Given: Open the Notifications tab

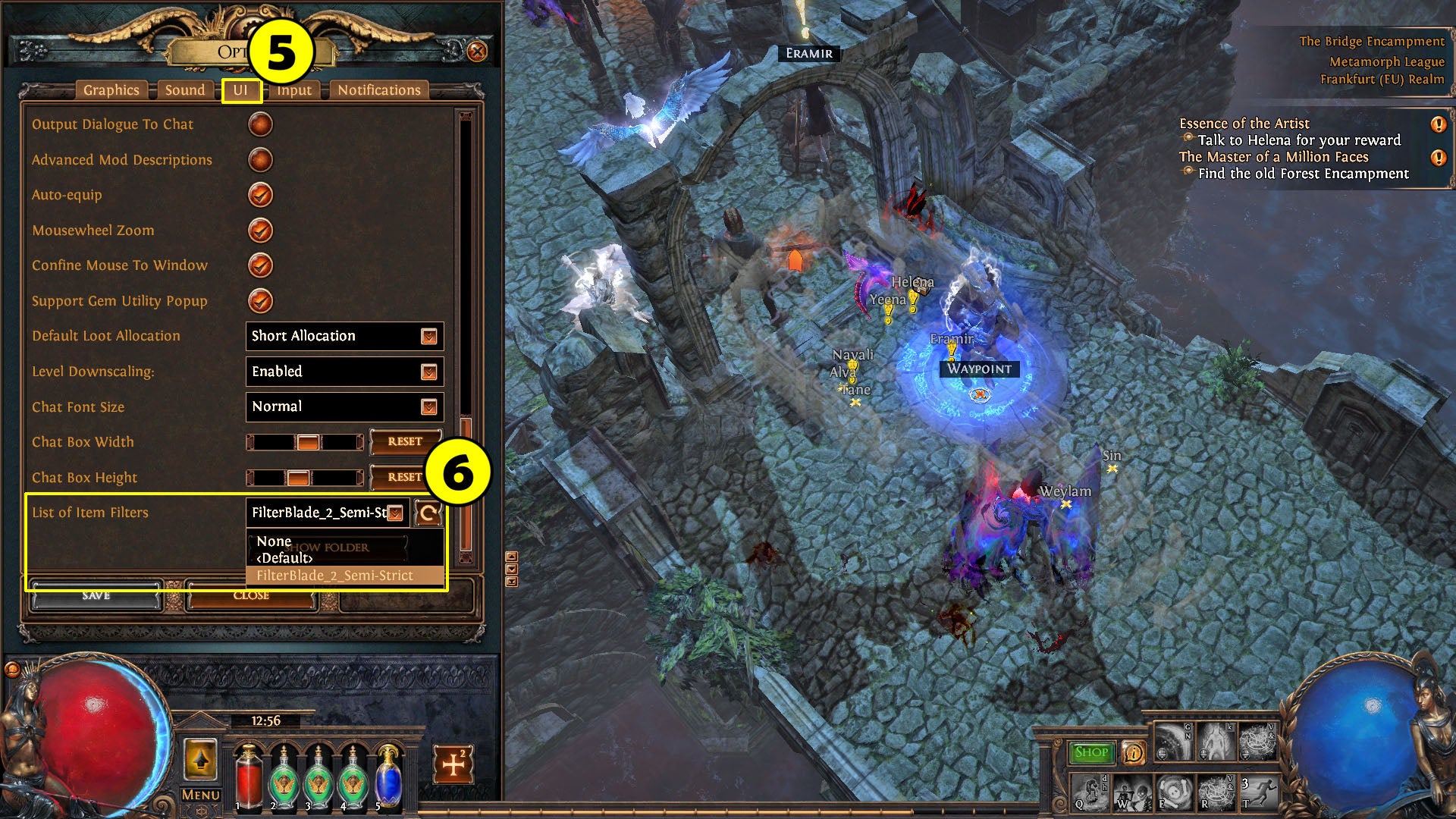Looking at the screenshot, I should 378,89.
